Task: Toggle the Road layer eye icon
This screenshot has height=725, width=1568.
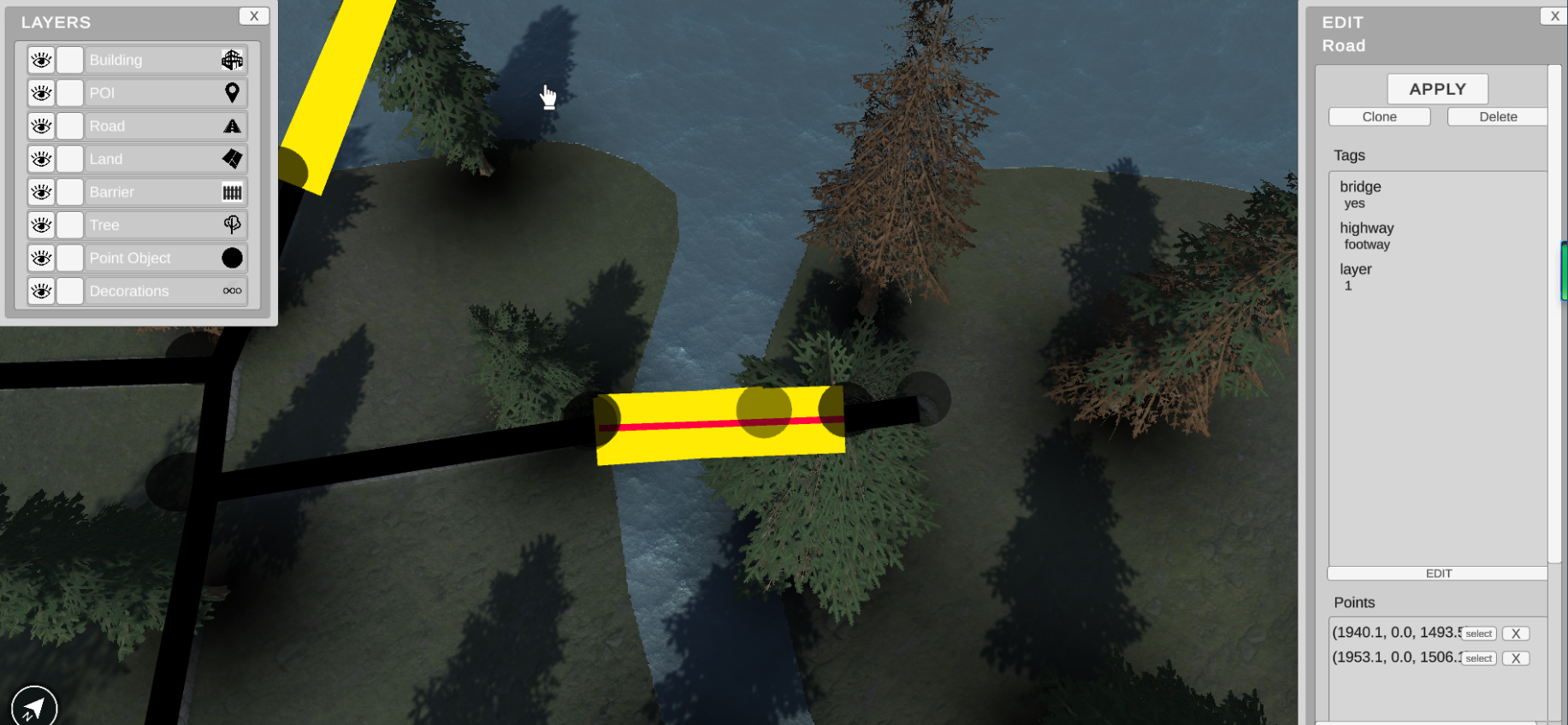Action: pyautogui.click(x=41, y=127)
